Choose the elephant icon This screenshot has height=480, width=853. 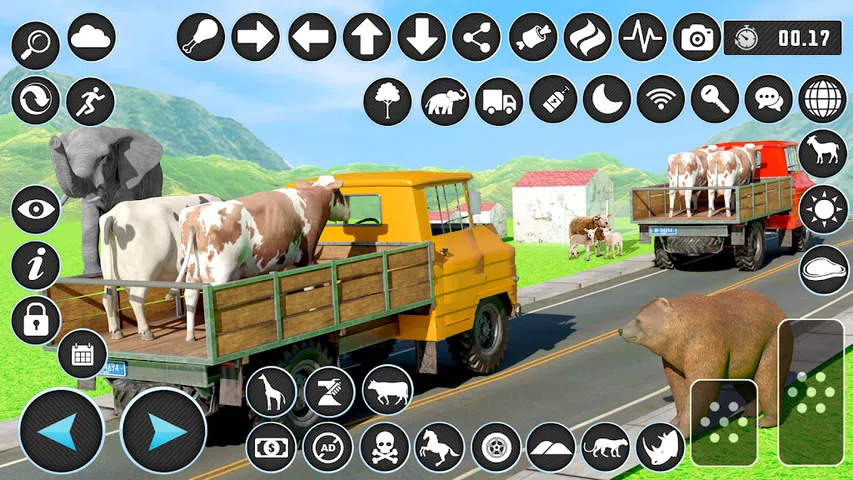click(x=444, y=100)
